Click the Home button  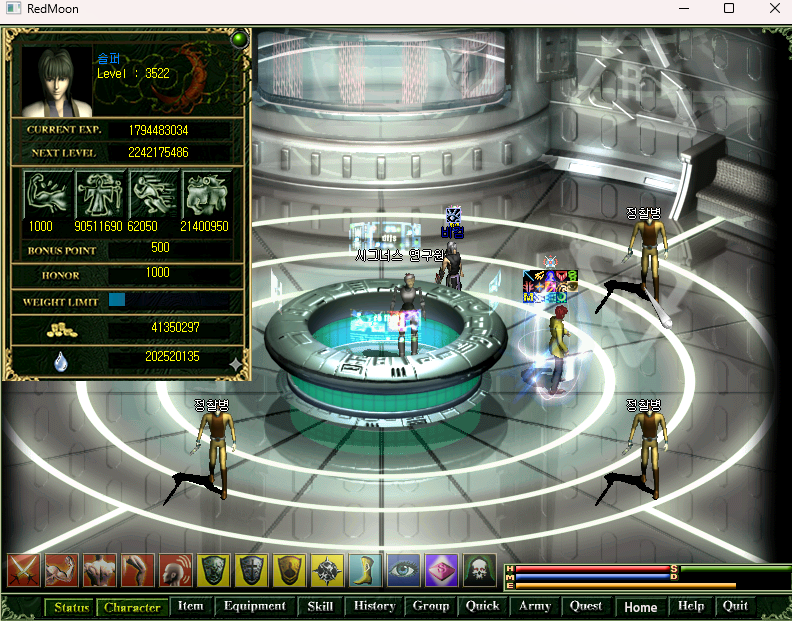point(641,607)
